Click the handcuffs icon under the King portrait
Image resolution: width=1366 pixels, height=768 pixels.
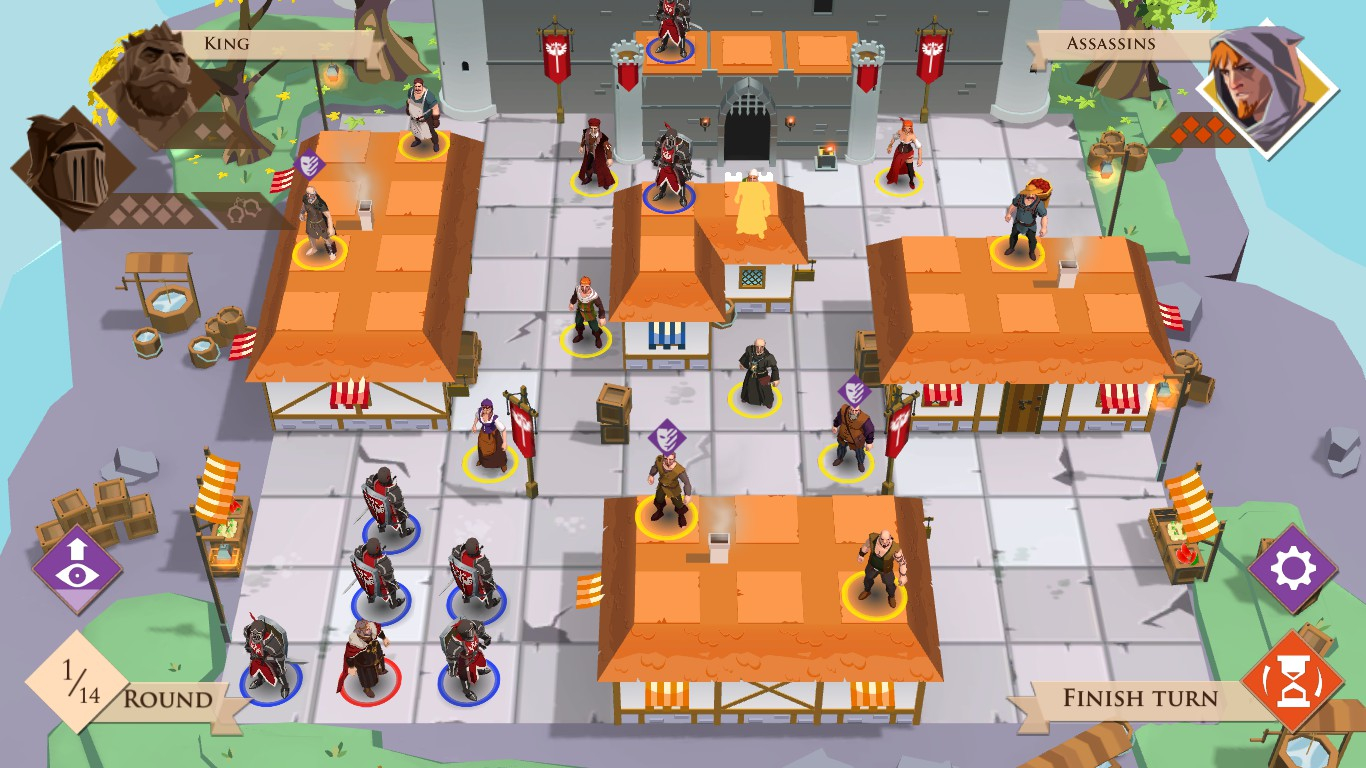pyautogui.click(x=245, y=208)
